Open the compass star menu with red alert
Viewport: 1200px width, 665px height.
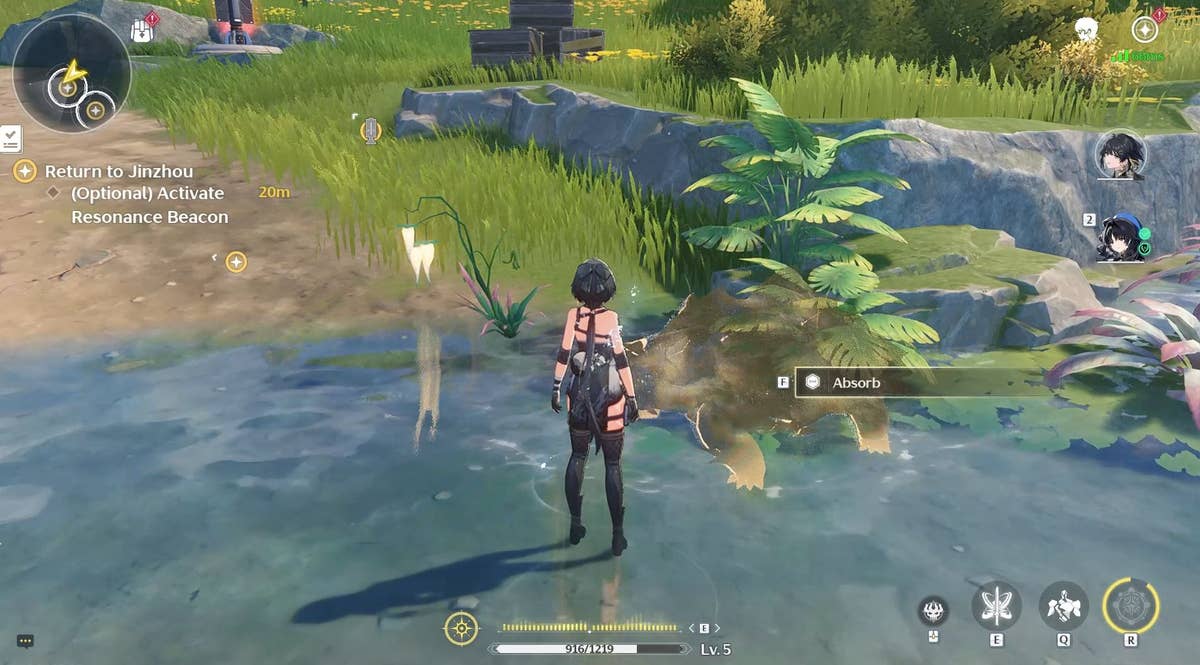tap(1146, 29)
